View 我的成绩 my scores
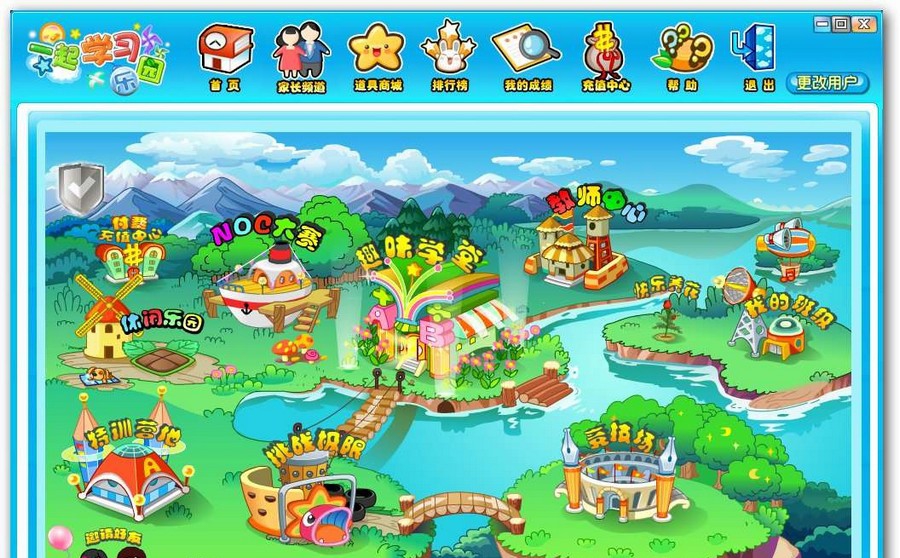This screenshot has height=558, width=900. pyautogui.click(x=526, y=55)
